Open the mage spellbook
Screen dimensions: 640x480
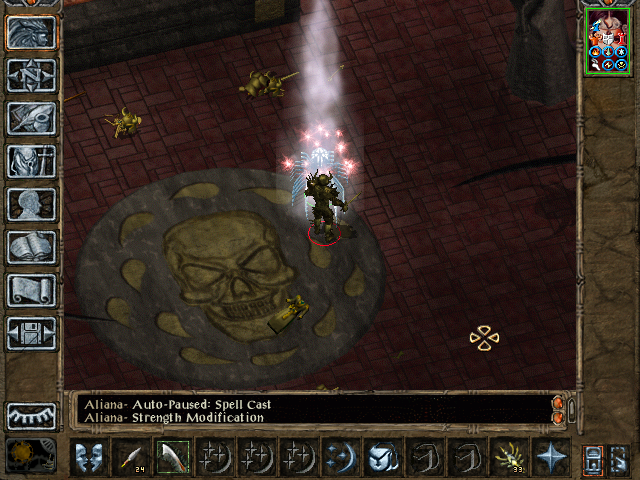(32, 247)
